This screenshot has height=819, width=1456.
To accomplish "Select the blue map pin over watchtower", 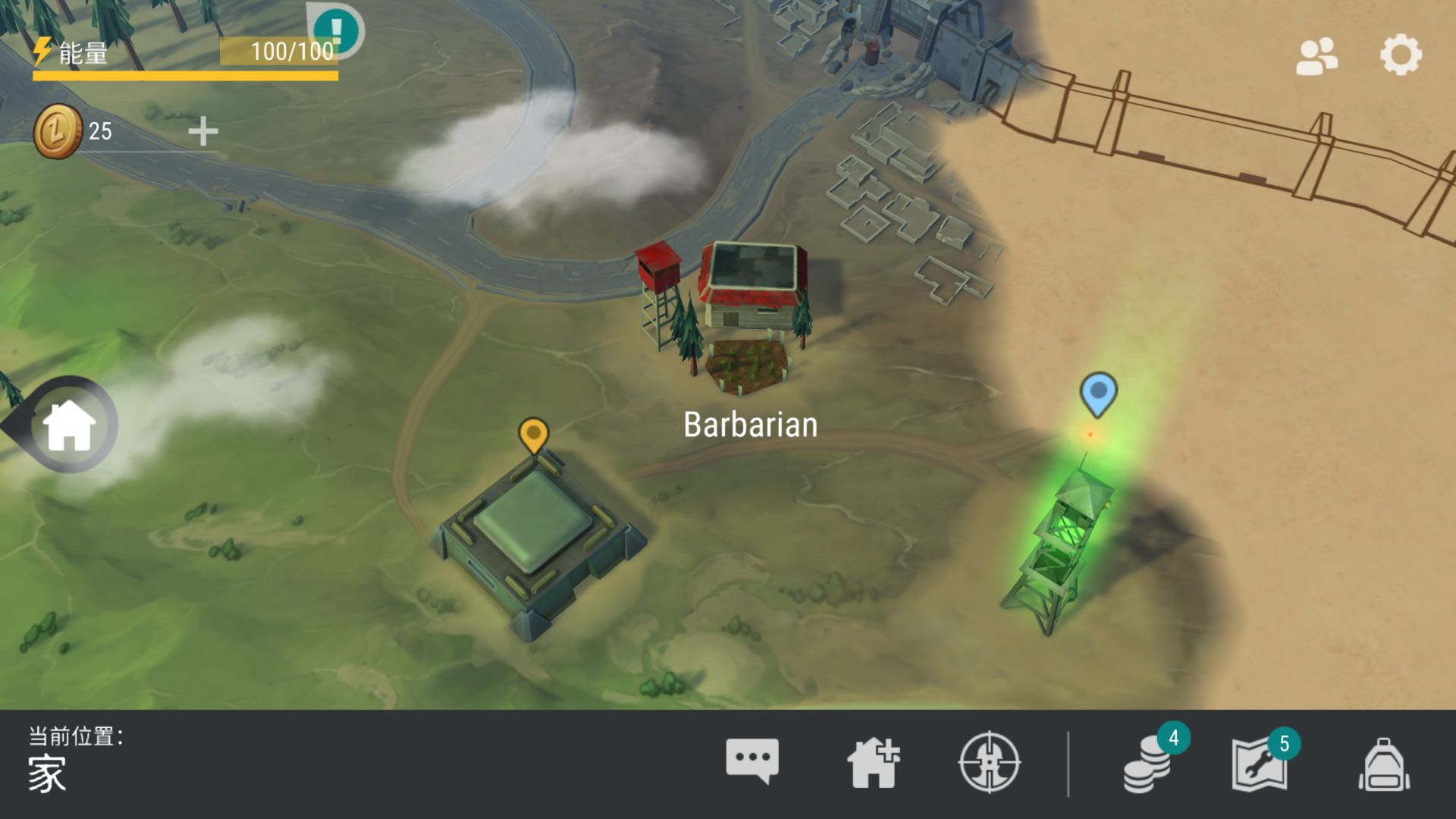I will pos(1097,393).
